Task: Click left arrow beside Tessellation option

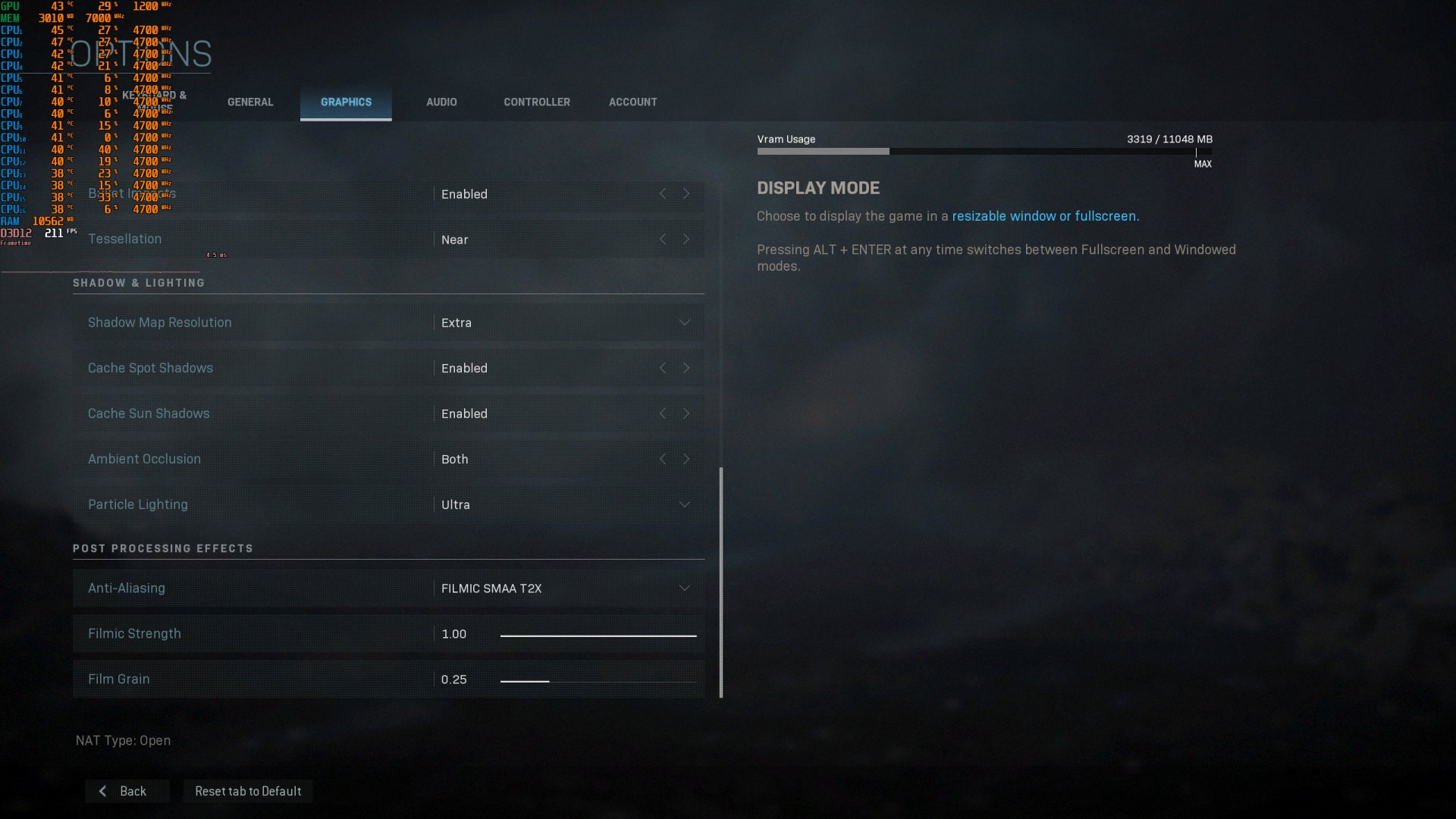Action: point(663,239)
